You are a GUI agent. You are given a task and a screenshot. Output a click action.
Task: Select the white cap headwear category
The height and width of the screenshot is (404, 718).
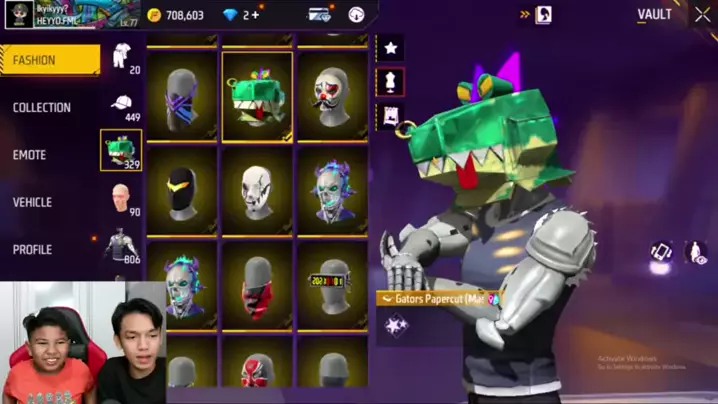tap(121, 104)
